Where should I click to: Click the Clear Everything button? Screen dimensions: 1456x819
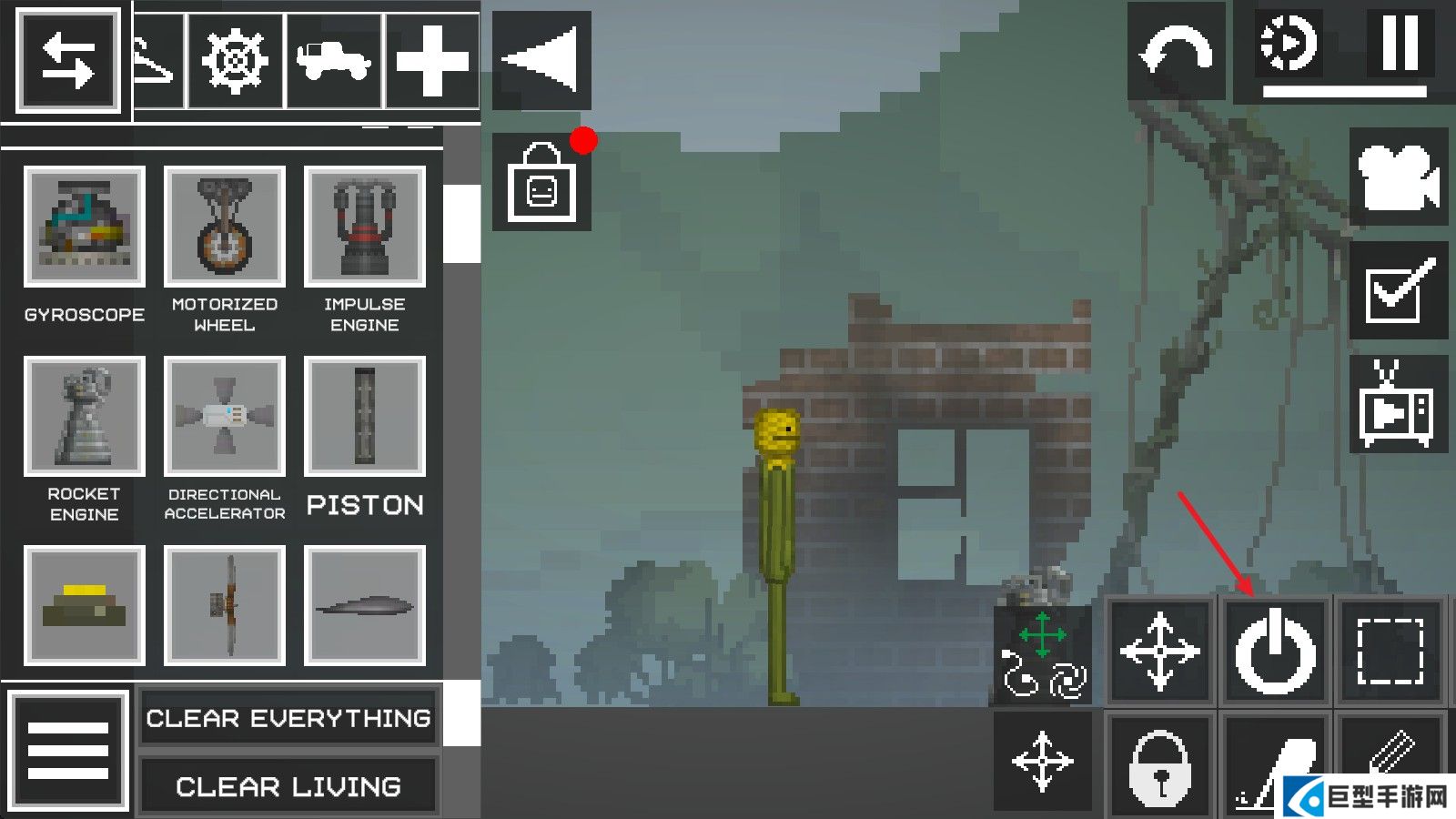point(288,718)
